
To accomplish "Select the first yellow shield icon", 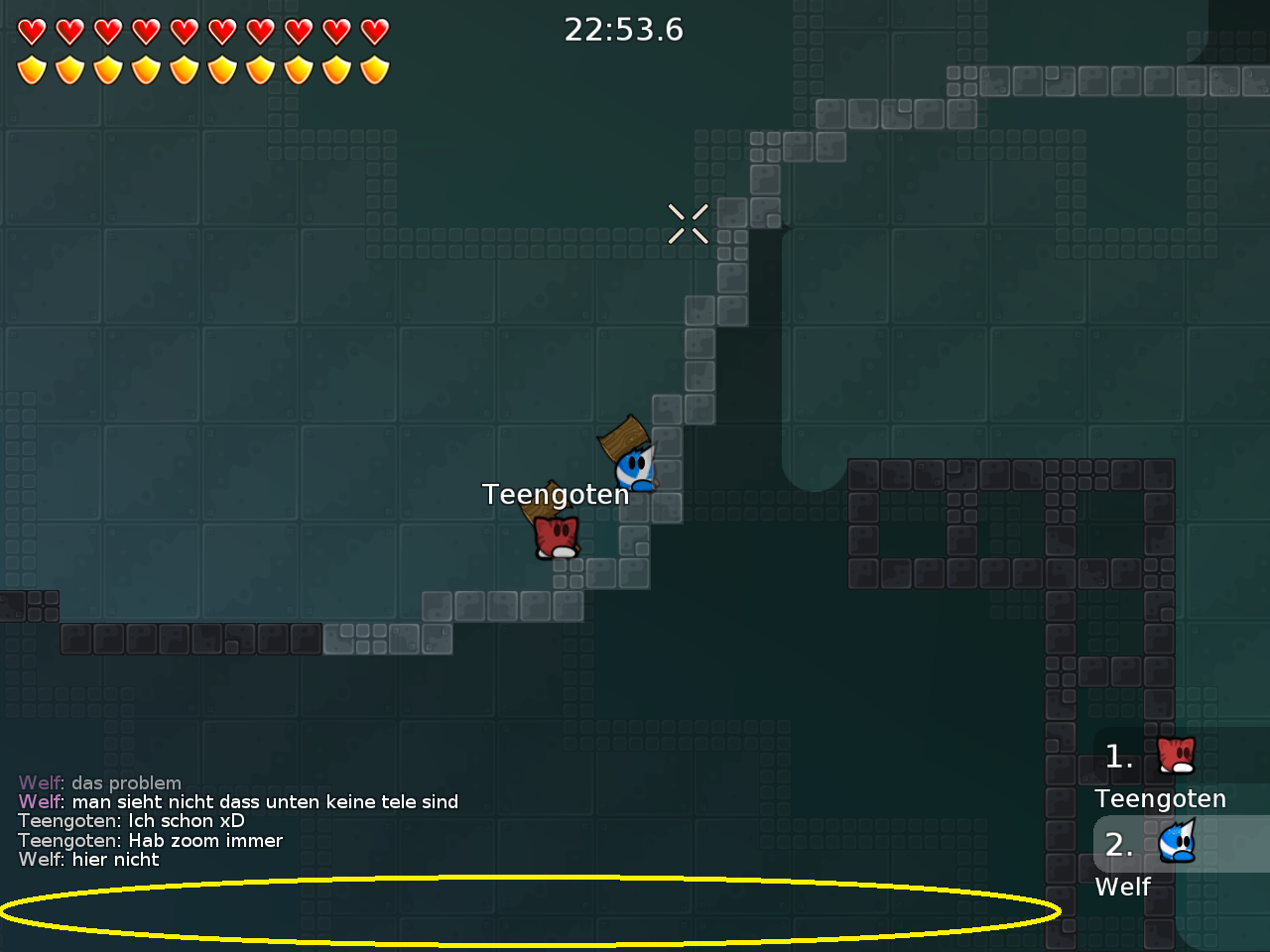I will click(x=32, y=69).
